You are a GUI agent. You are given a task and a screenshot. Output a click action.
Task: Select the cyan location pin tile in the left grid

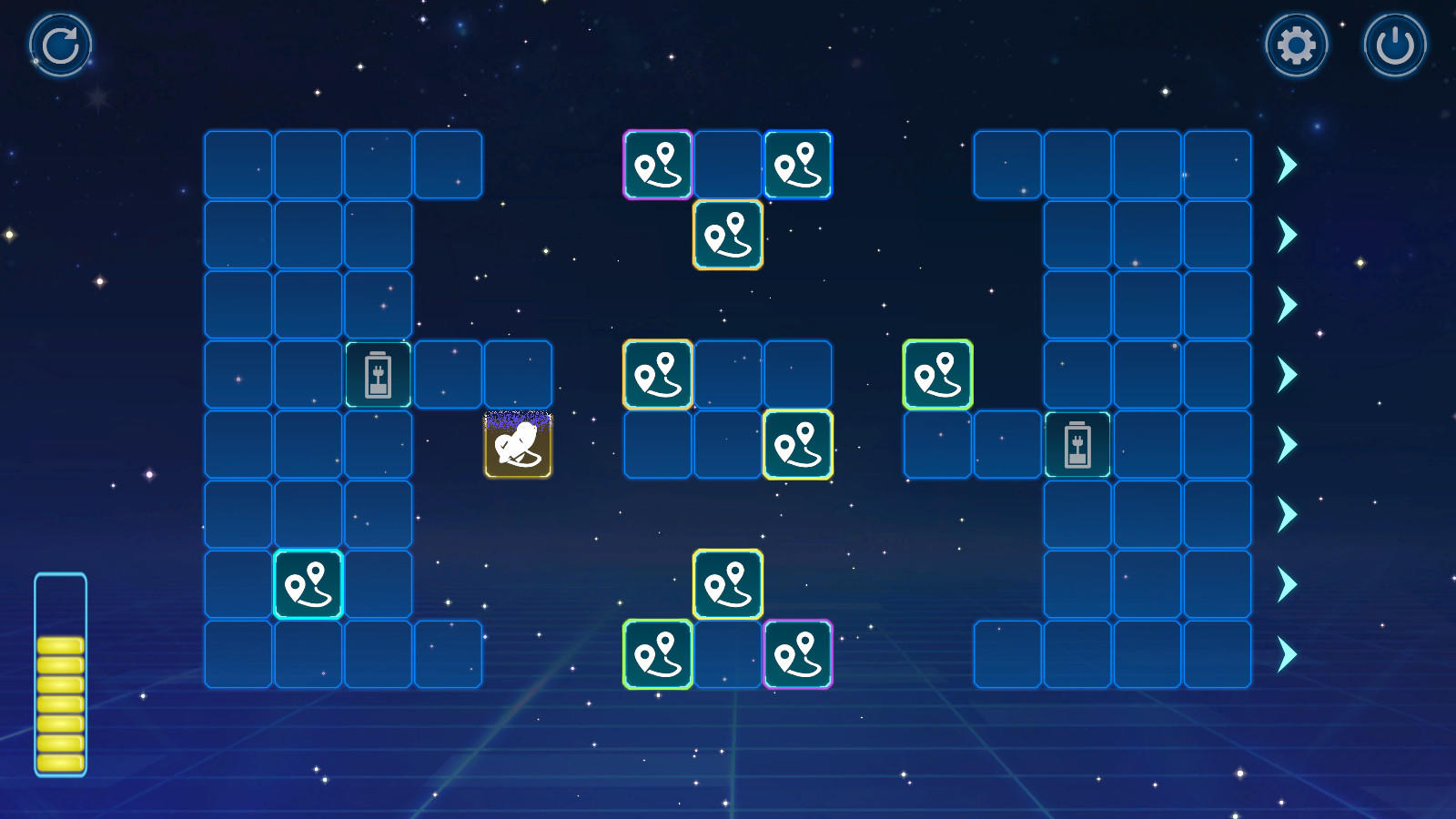[x=309, y=582]
